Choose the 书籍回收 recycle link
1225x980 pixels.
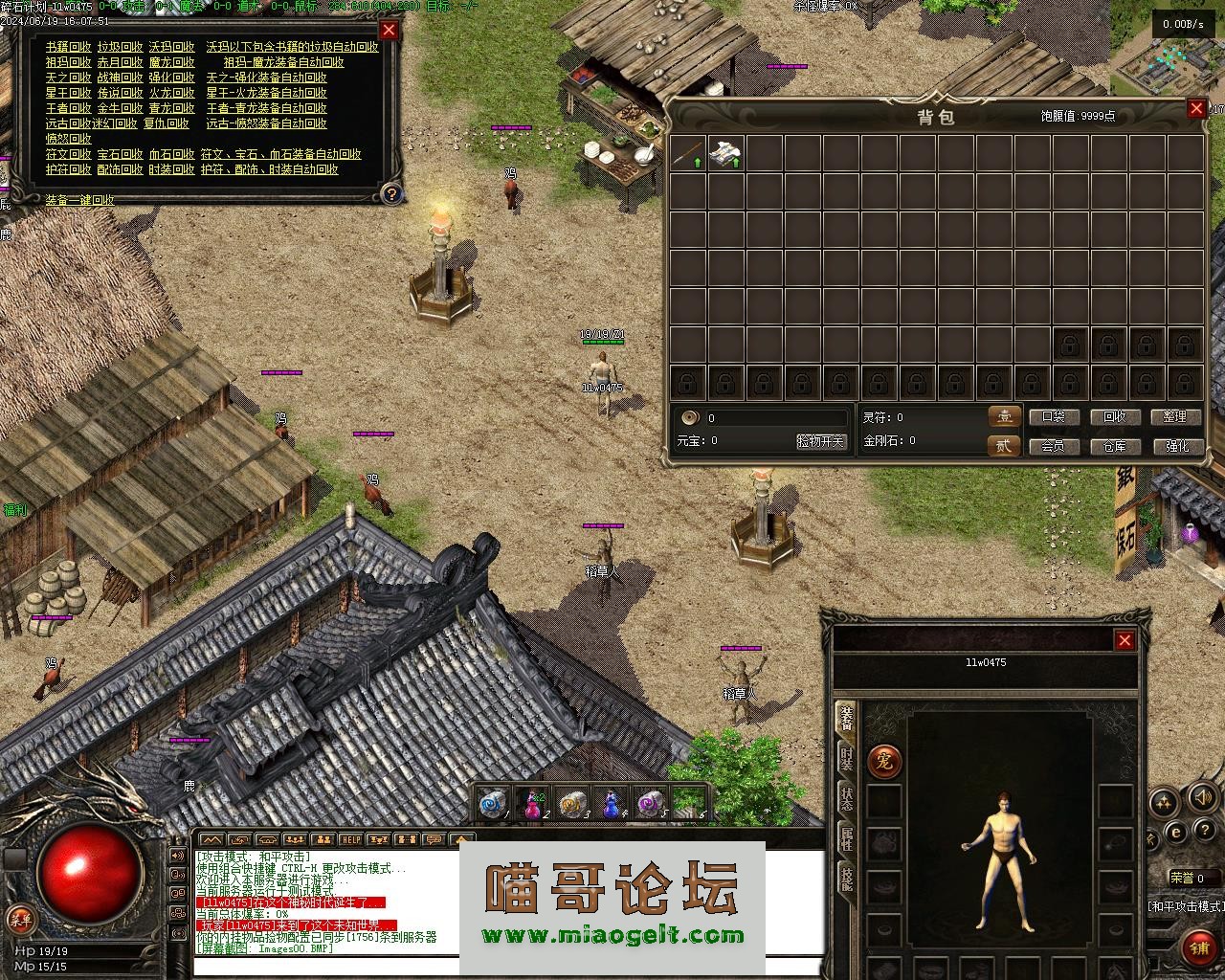pyautogui.click(x=69, y=47)
